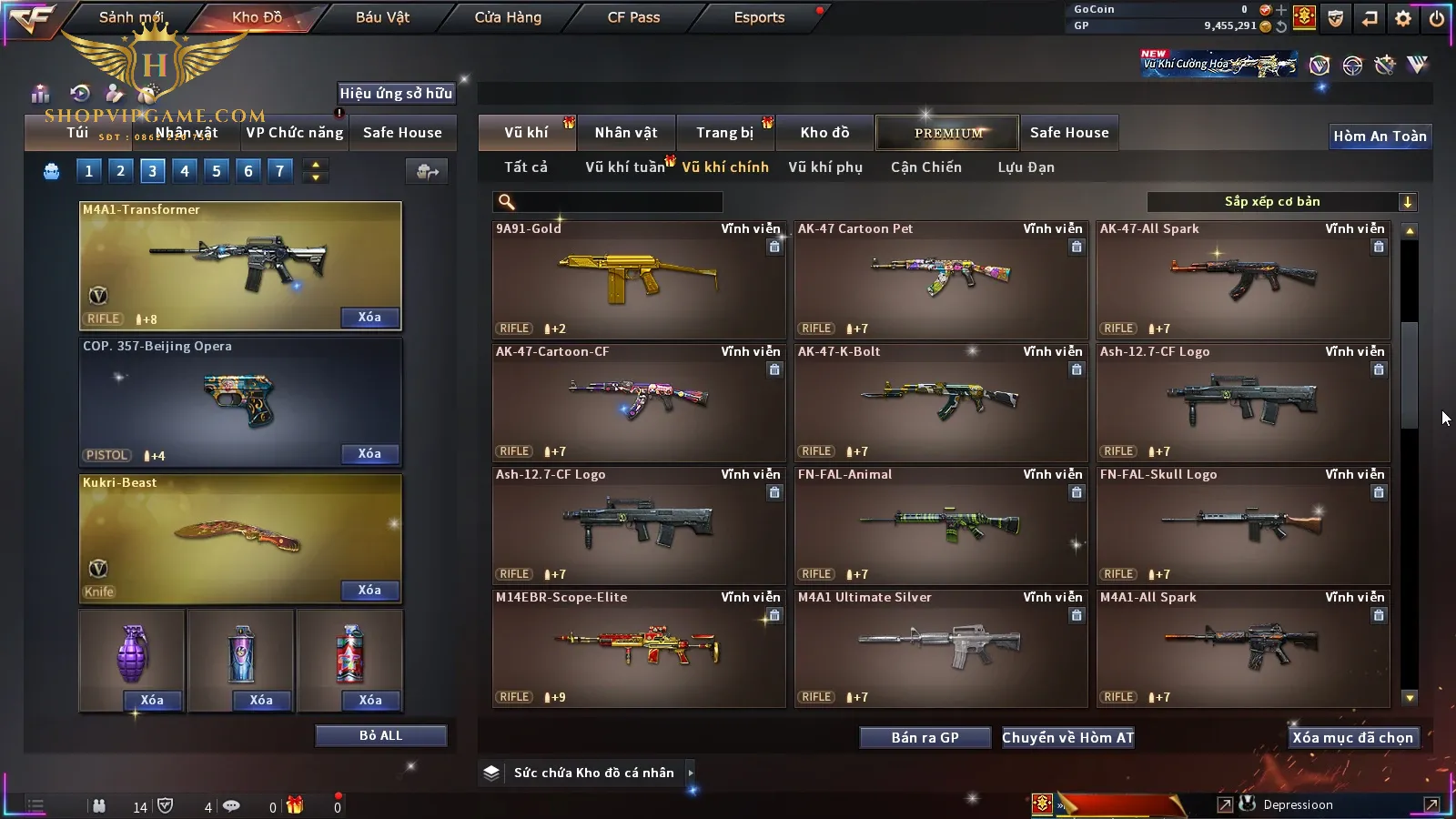Switch to the Nhân vật storage tab
The width and height of the screenshot is (1456, 819).
(x=626, y=133)
